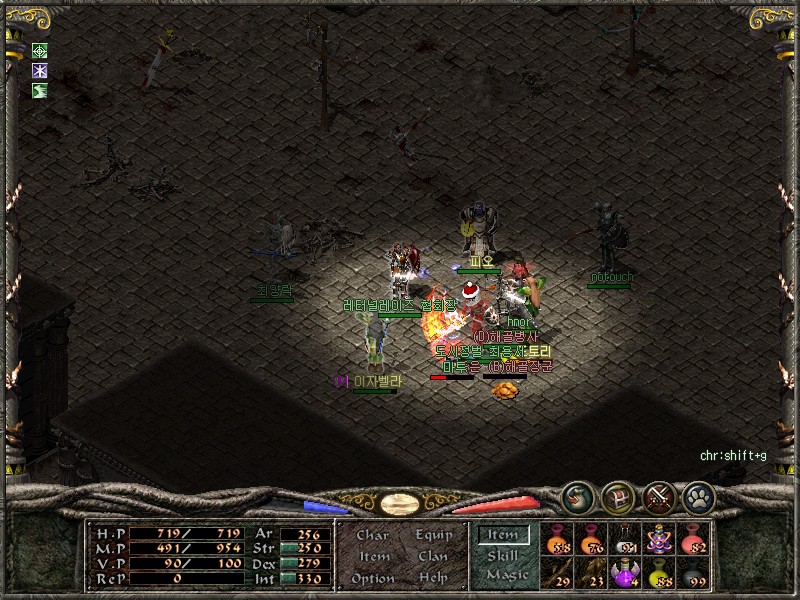Open the Help menu

tap(433, 578)
